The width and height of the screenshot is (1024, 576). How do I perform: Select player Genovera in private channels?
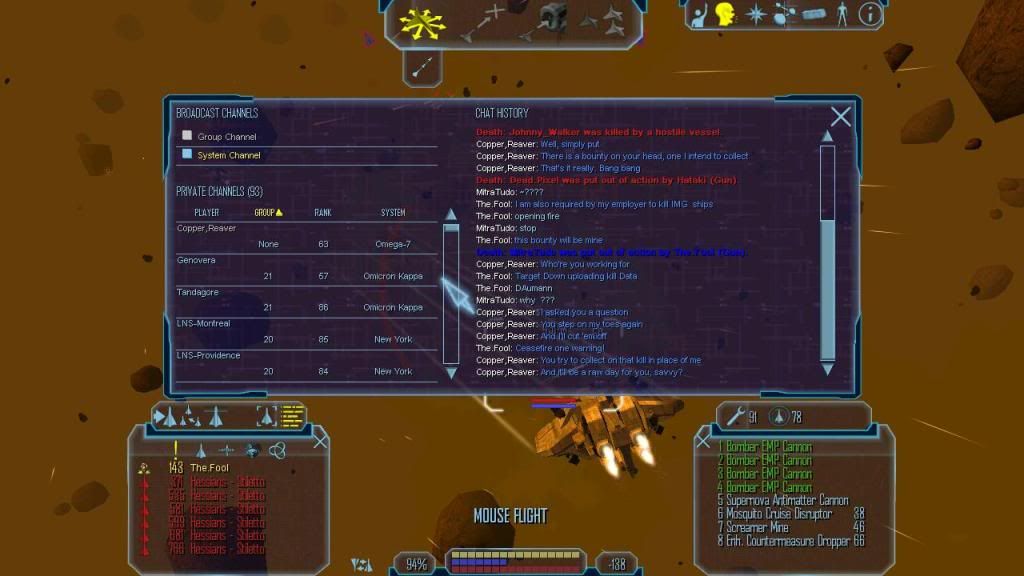point(197,260)
